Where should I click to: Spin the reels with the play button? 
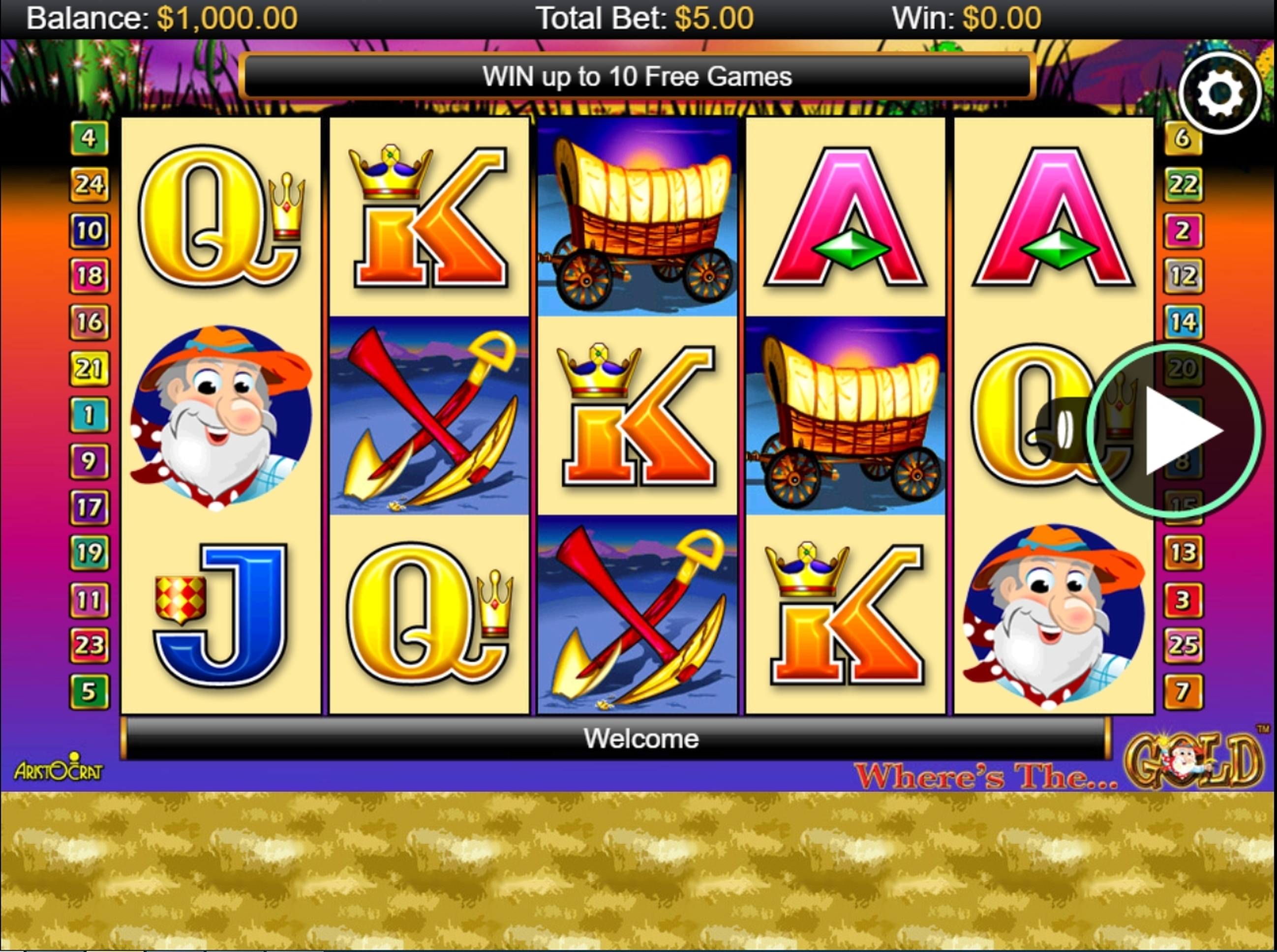[x=1176, y=430]
